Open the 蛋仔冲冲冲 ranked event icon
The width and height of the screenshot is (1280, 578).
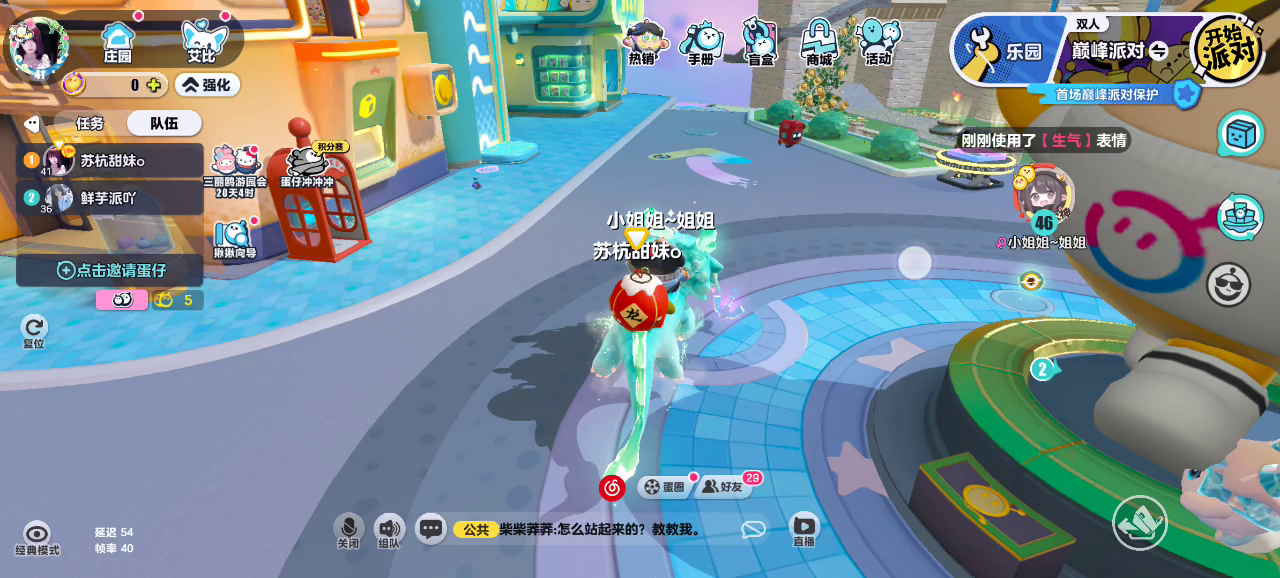click(x=309, y=165)
